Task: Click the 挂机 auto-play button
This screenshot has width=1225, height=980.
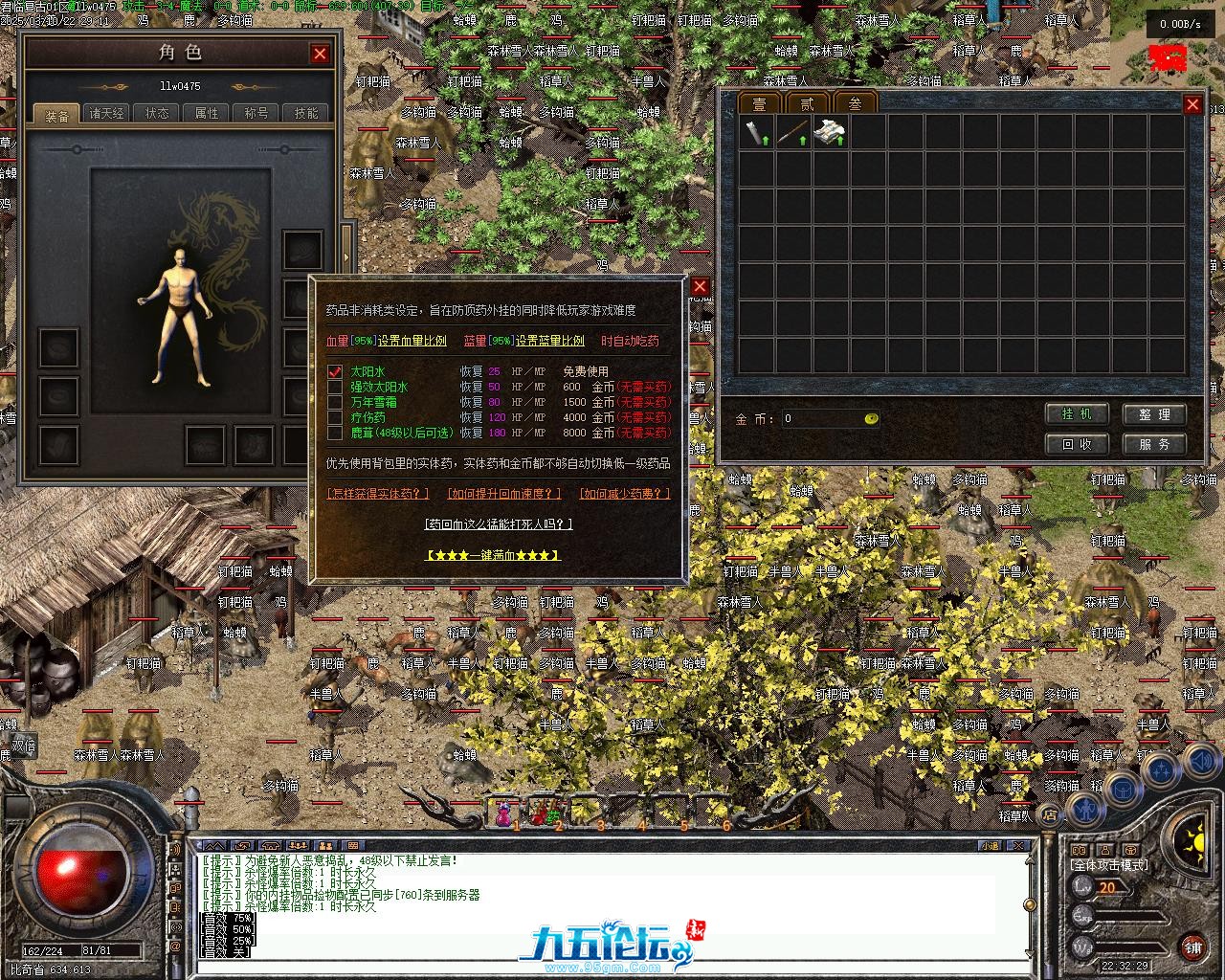Action: tap(1077, 414)
